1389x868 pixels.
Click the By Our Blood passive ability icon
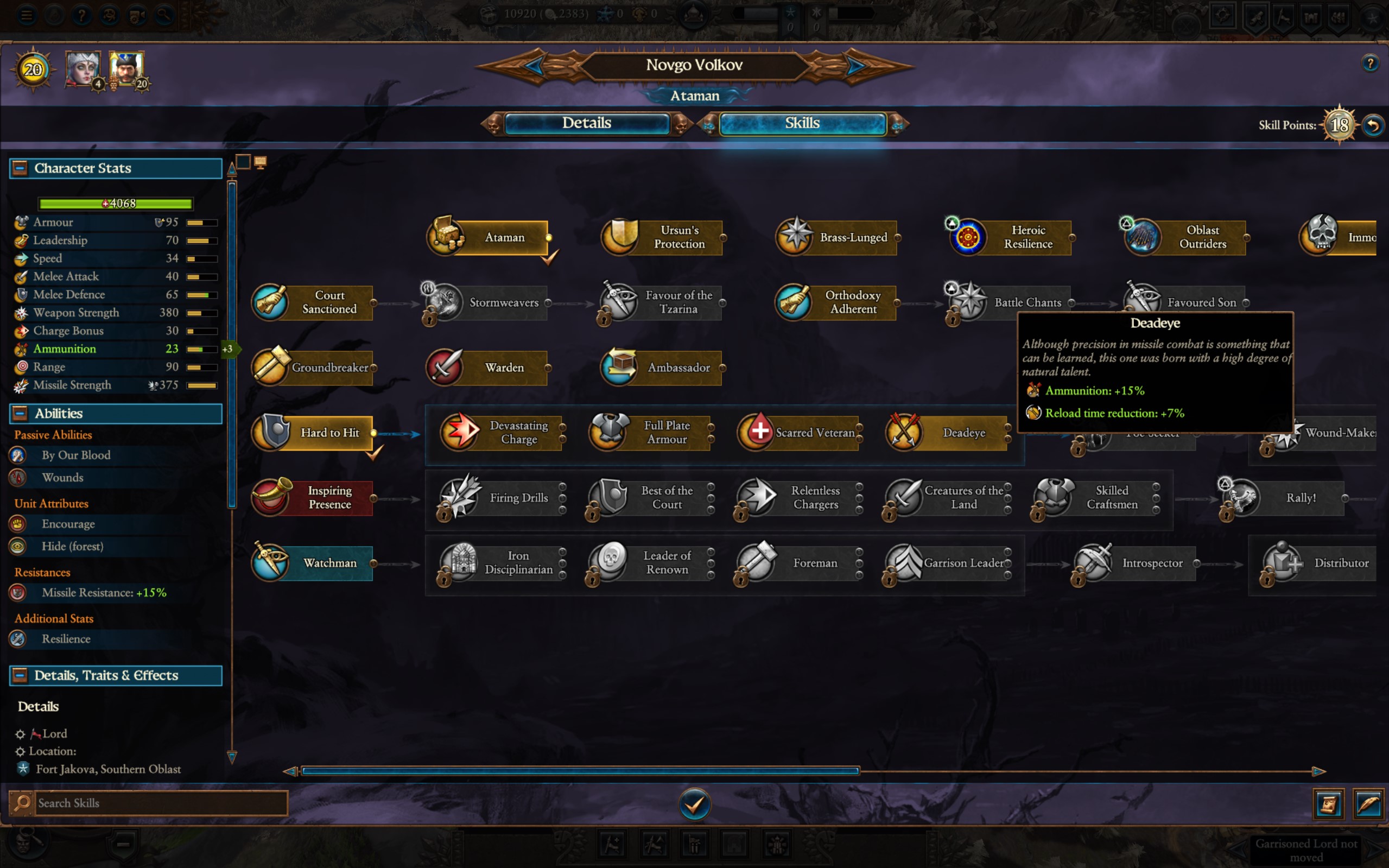[x=19, y=455]
